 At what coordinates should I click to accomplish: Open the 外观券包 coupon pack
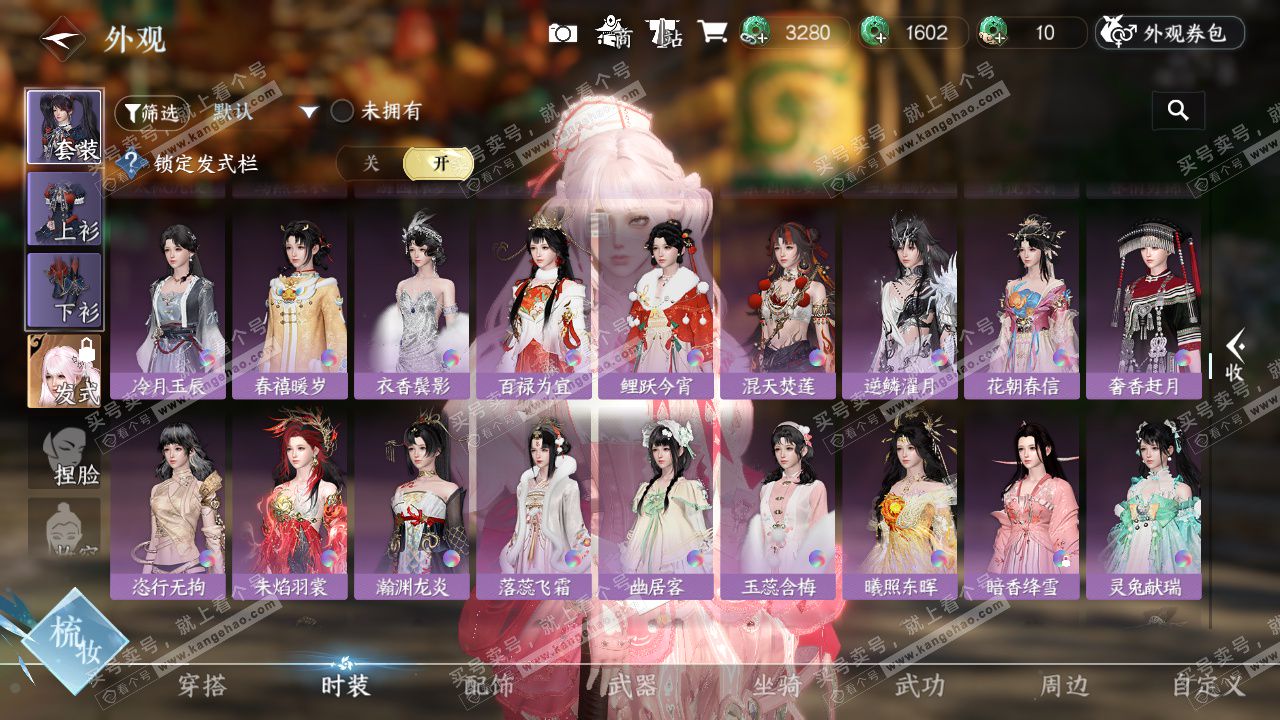[1170, 33]
